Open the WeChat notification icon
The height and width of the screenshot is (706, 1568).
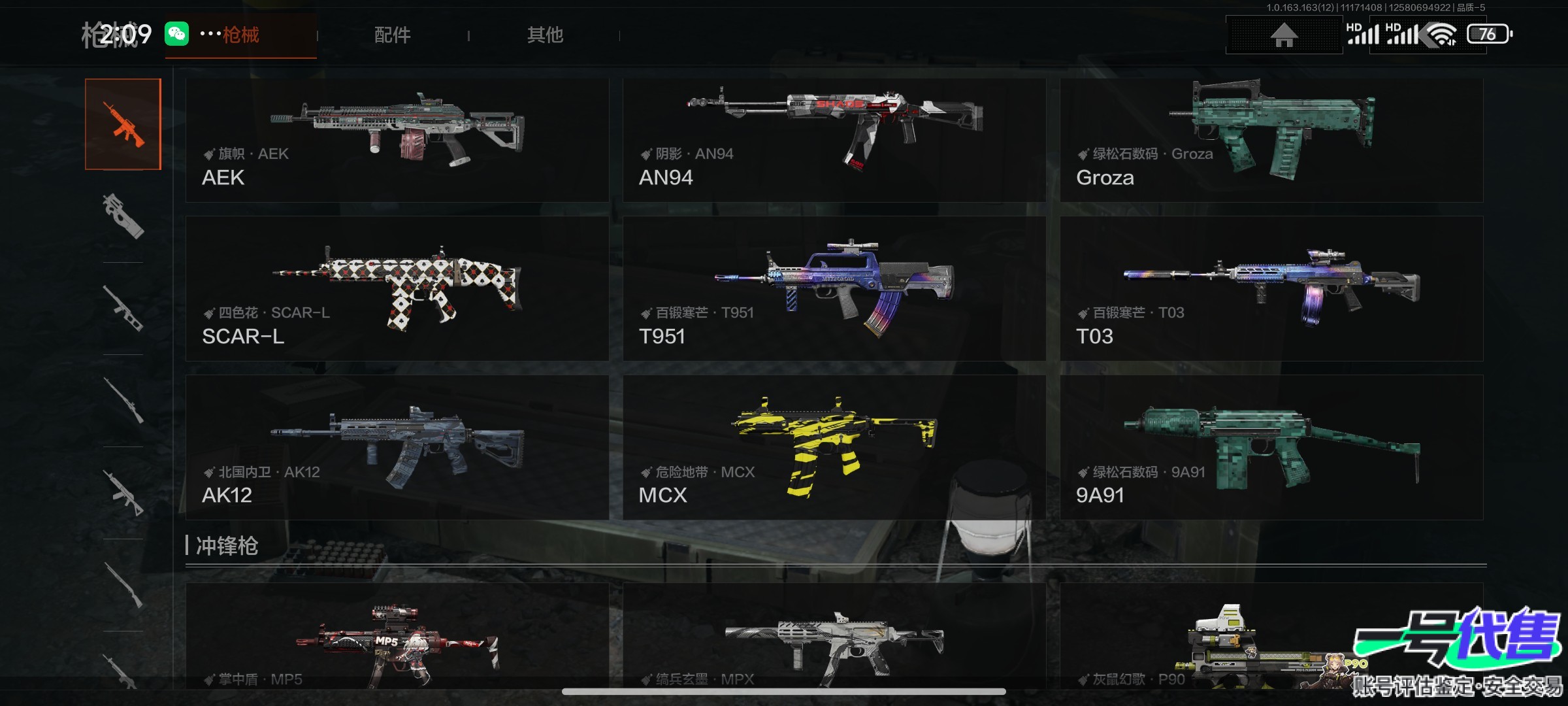point(176,34)
